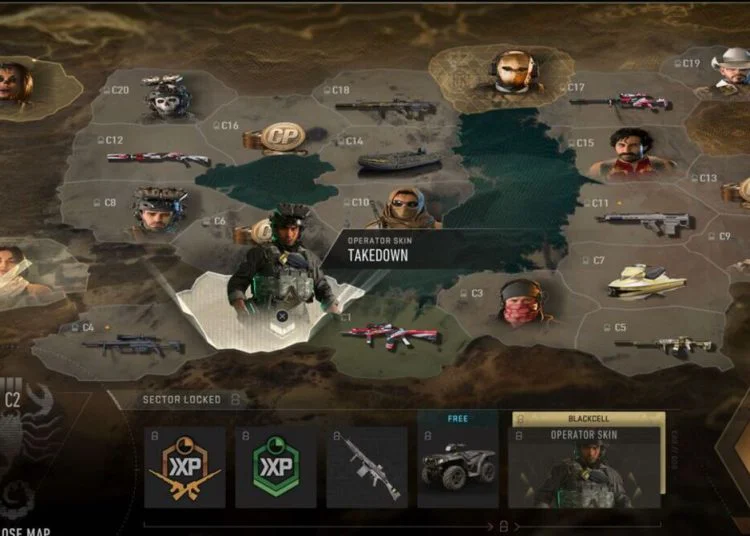Select sector C14 boat reward
Viewport: 750px width, 536px height.
pyautogui.click(x=399, y=160)
